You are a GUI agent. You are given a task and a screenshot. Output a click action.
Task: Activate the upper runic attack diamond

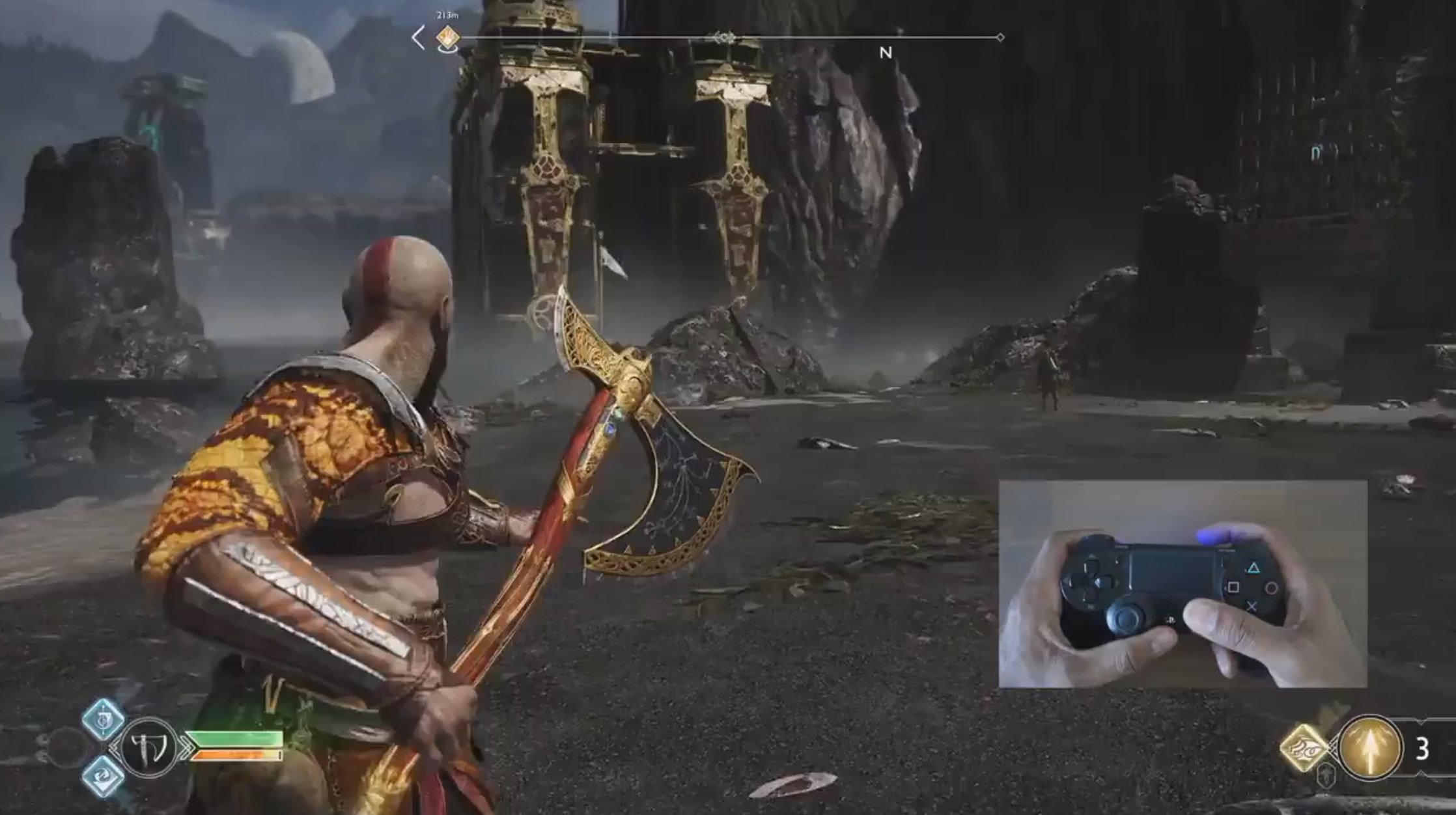(104, 720)
